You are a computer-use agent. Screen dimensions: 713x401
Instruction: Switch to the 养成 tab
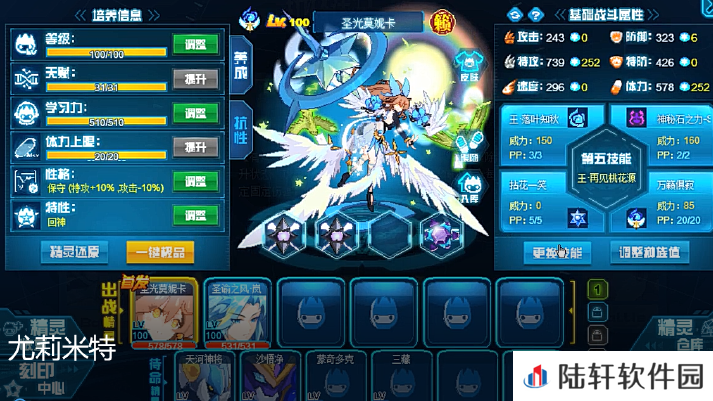(240, 65)
